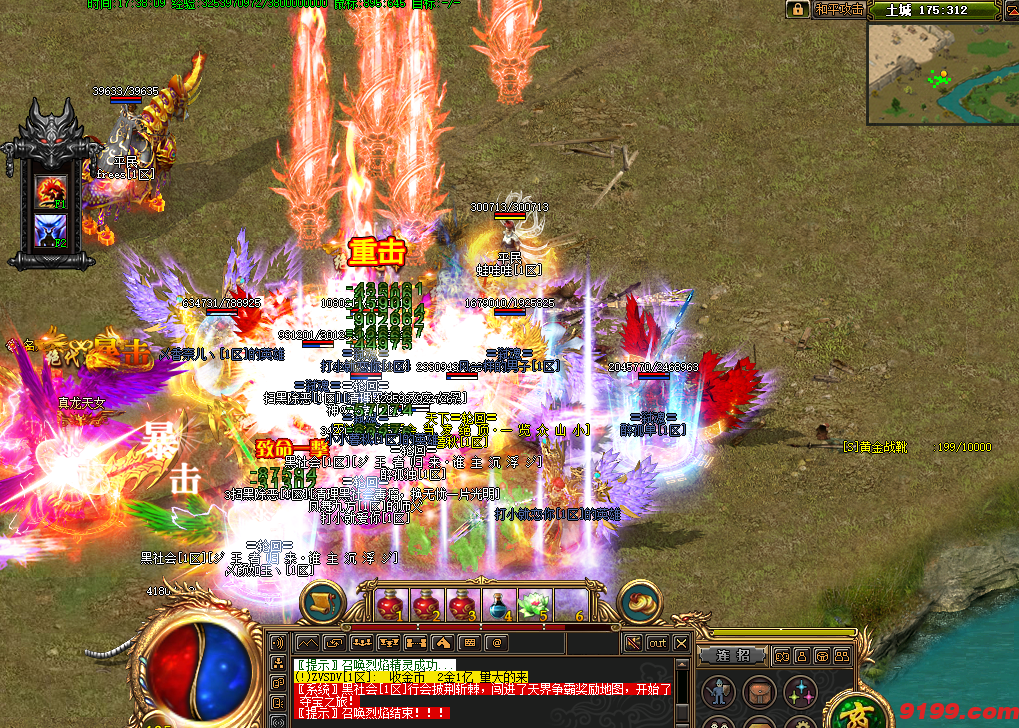Viewport: 1019px width, 728px height.
Task: Activate the fire dragon skill marked F1
Action: [x=50, y=189]
